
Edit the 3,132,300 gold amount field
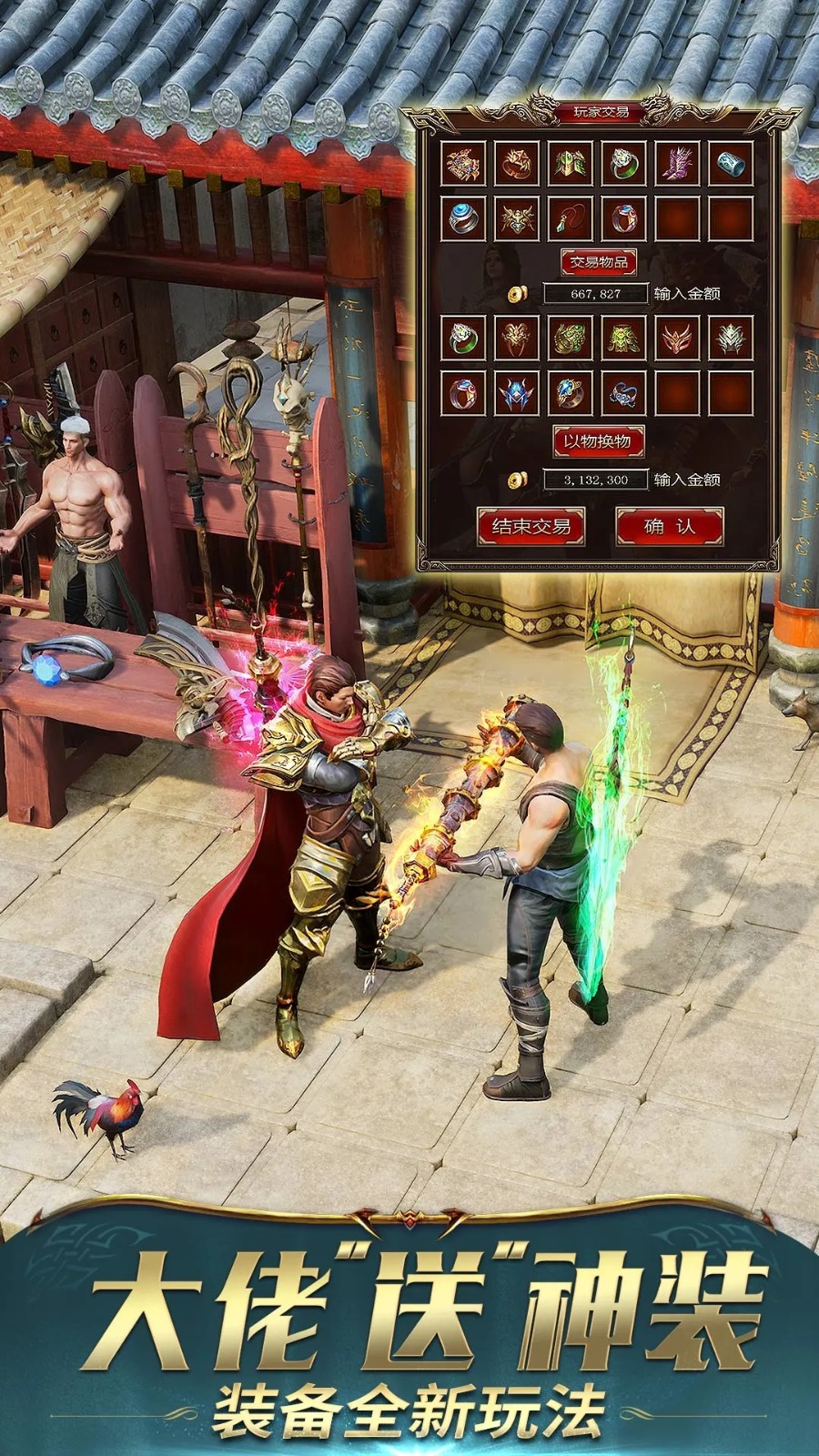click(595, 480)
